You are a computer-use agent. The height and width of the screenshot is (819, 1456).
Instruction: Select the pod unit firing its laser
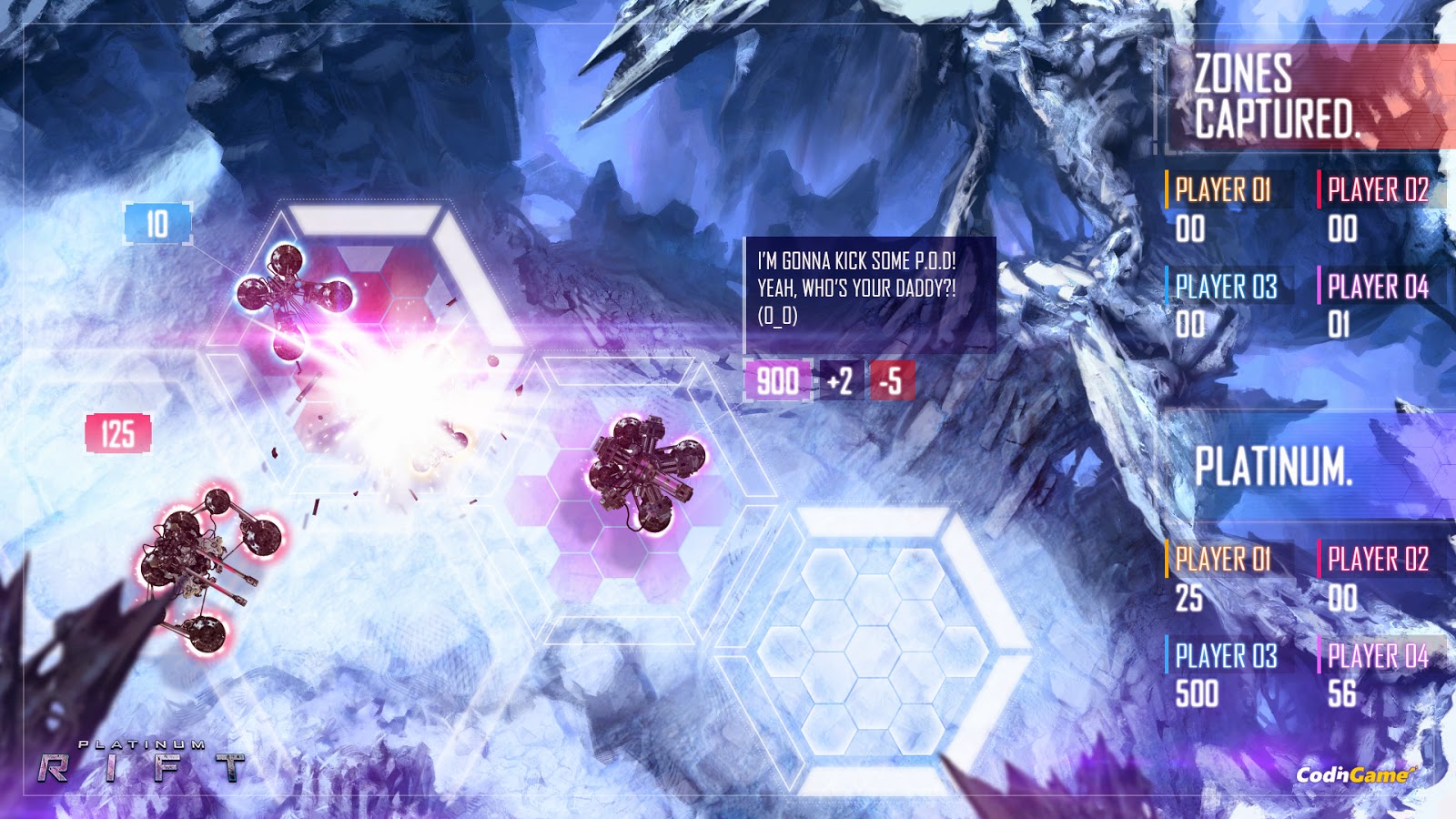(291, 291)
